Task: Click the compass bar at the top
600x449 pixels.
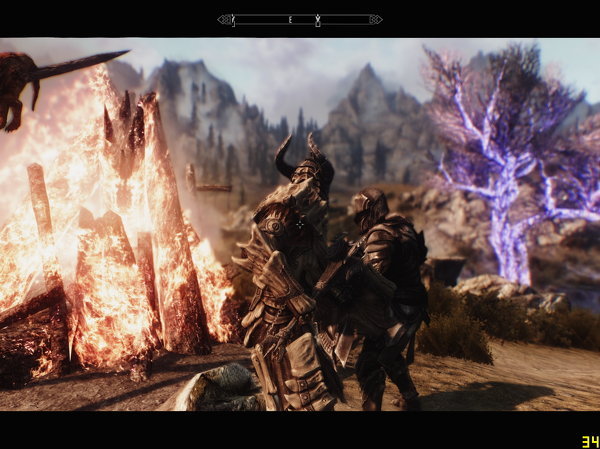Action: coord(299,19)
